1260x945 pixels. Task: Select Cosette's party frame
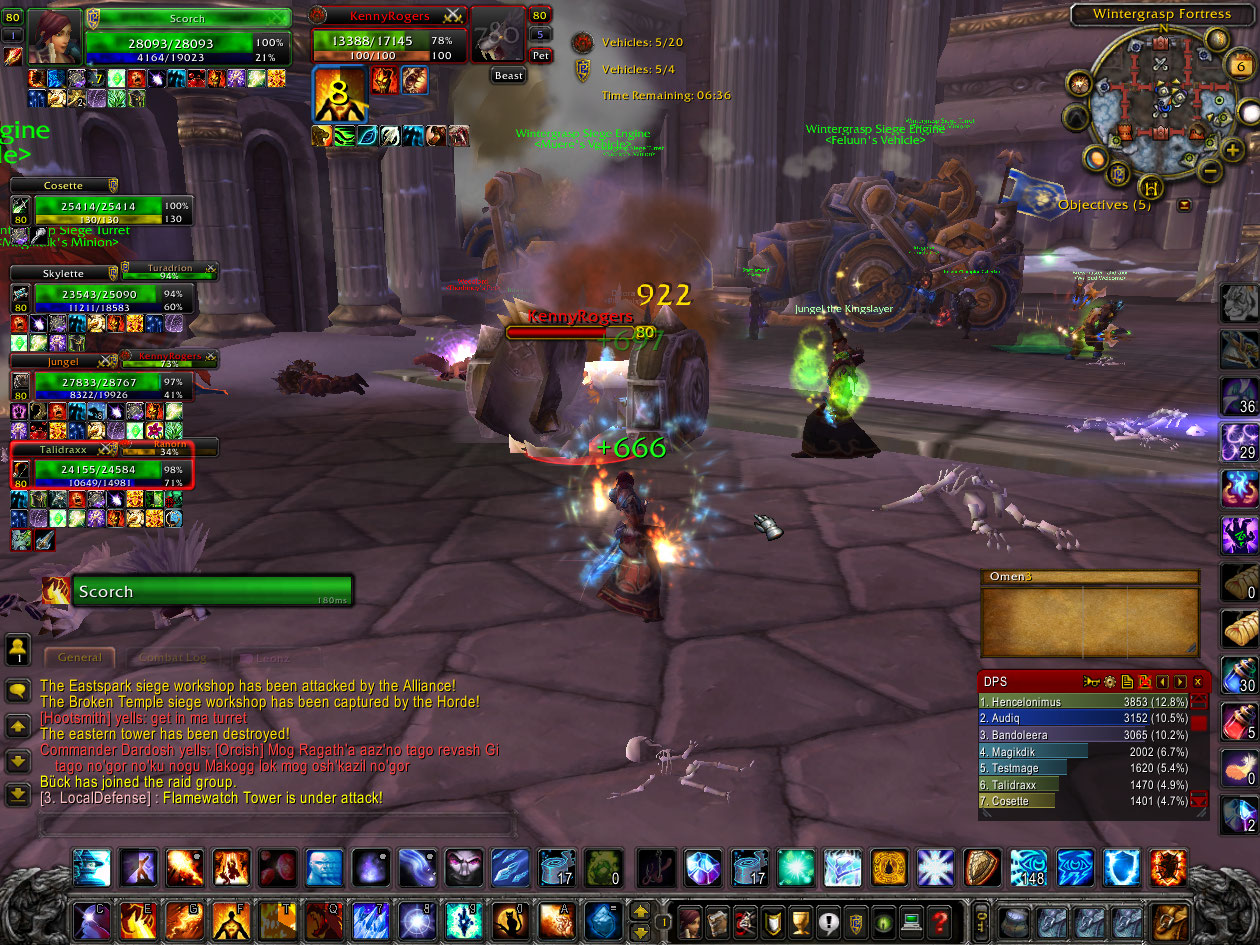pyautogui.click(x=100, y=209)
